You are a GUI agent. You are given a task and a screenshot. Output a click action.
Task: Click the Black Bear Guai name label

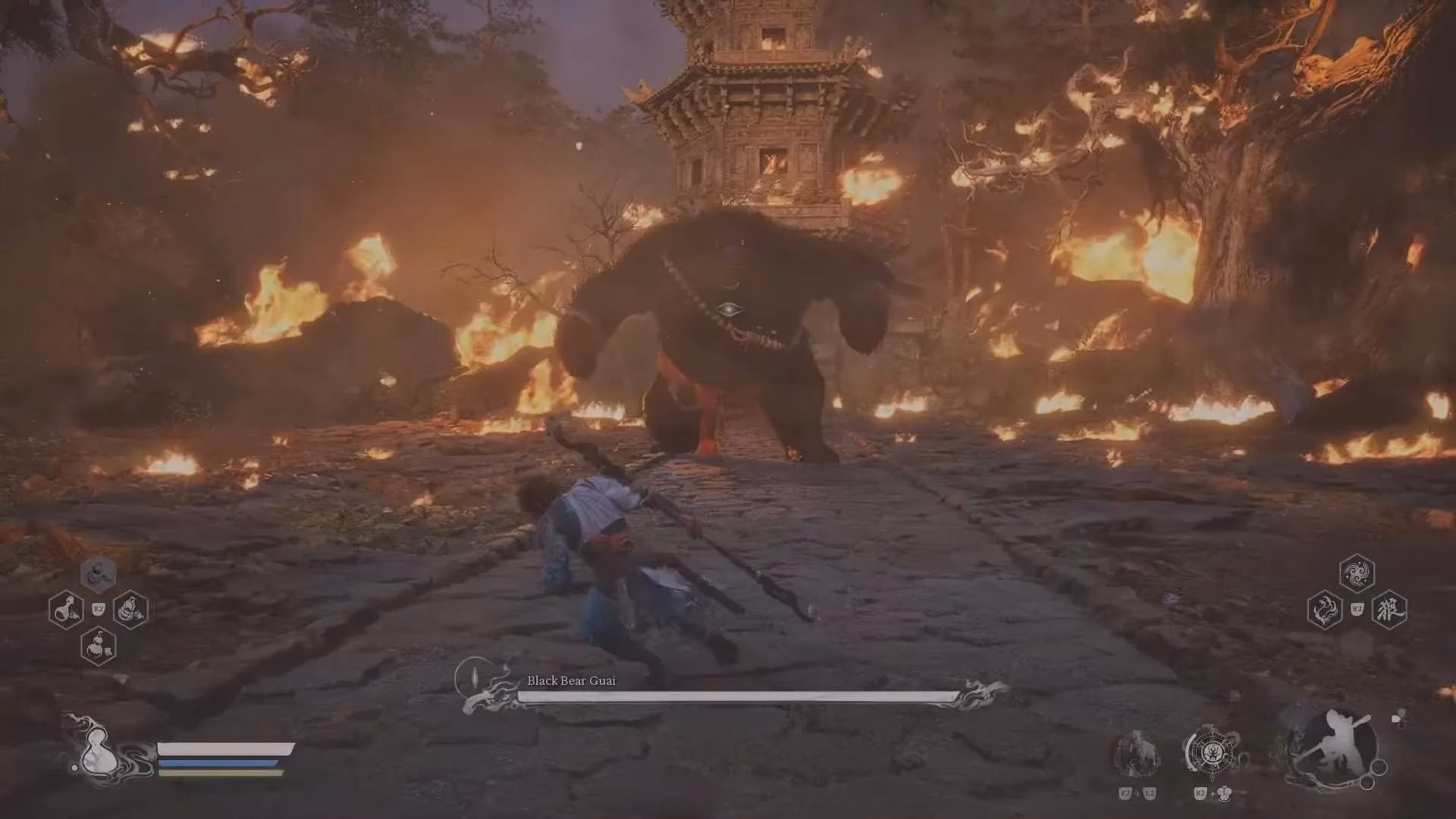(572, 681)
